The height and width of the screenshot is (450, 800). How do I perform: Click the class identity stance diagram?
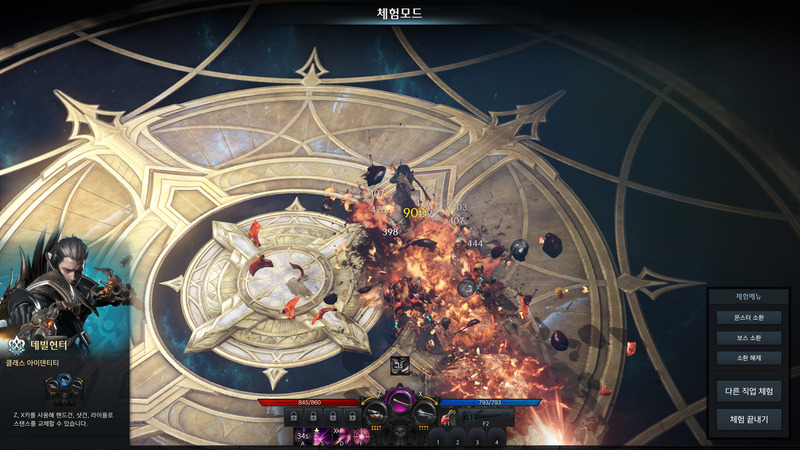[x=64, y=386]
